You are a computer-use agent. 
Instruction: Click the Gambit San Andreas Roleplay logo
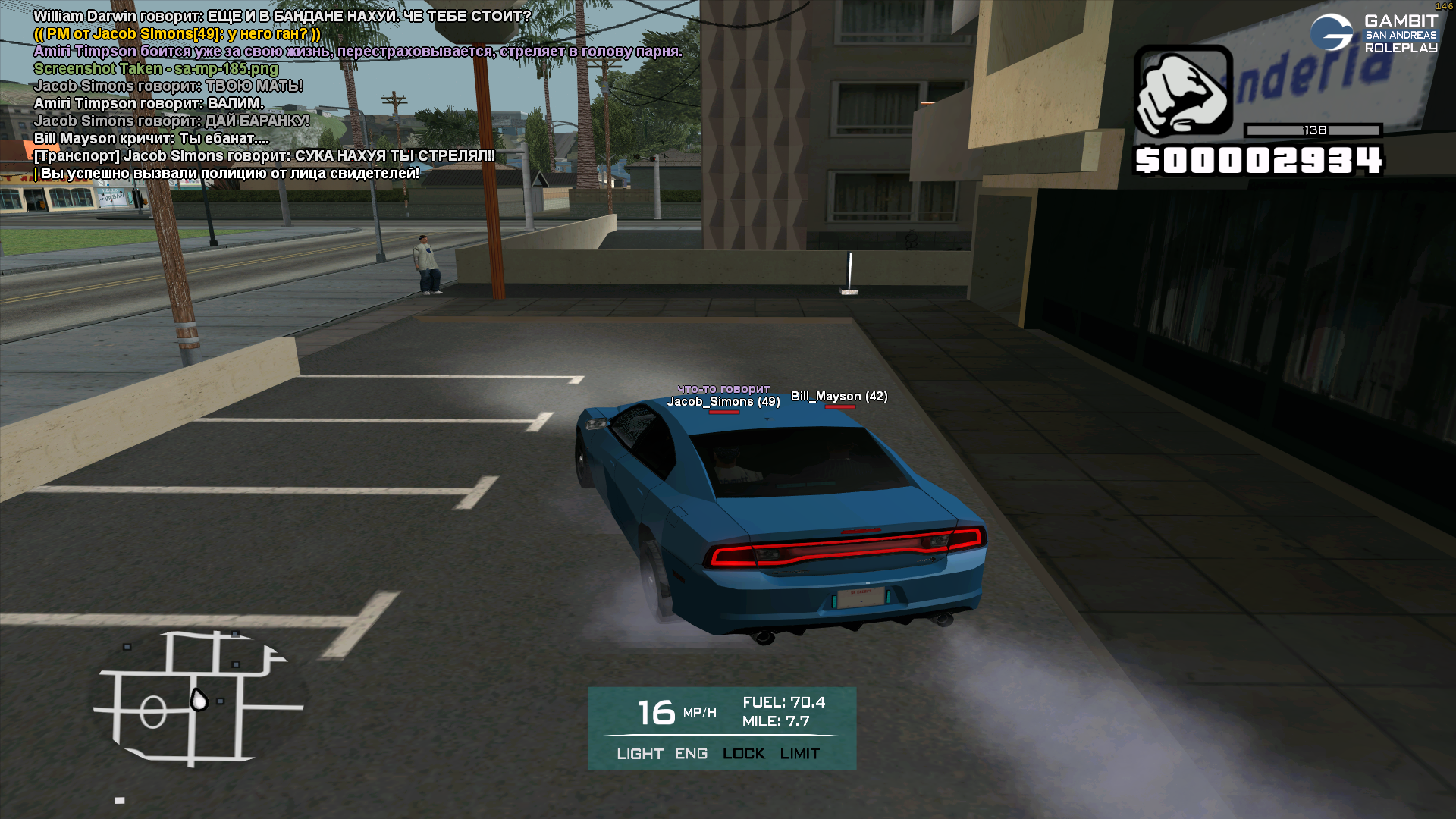[x=1374, y=34]
